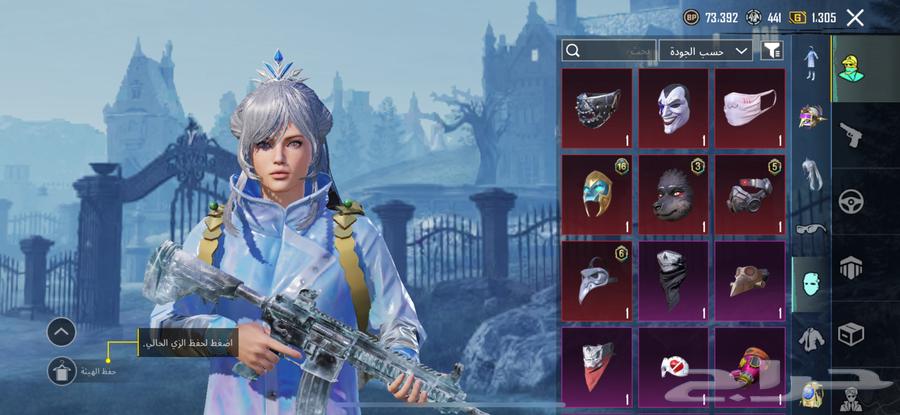
Task: Switch to the glasses subcategory
Action: (810, 228)
